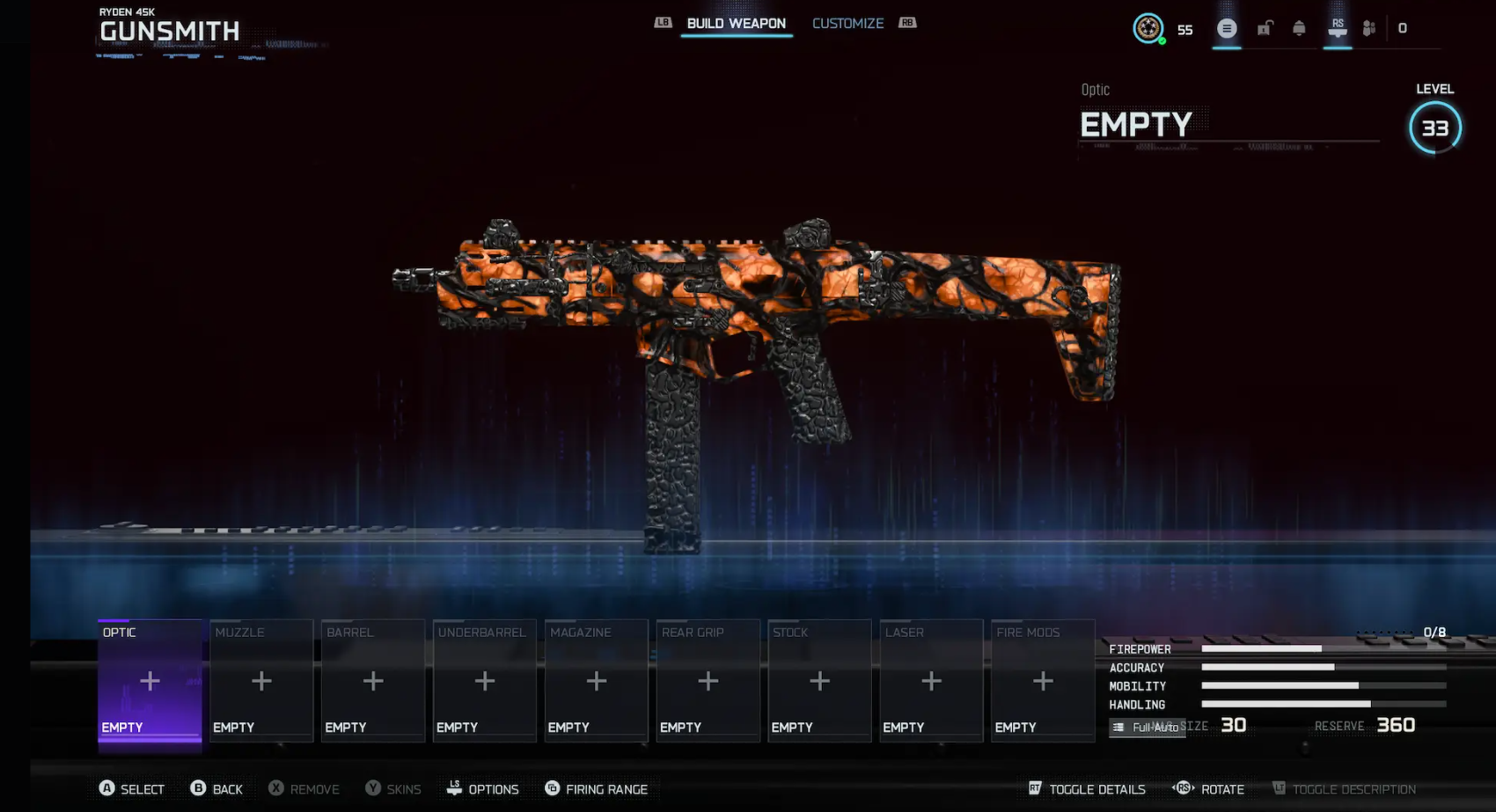1496x812 pixels.
Task: Open the Stock attachment slot
Action: coord(819,681)
